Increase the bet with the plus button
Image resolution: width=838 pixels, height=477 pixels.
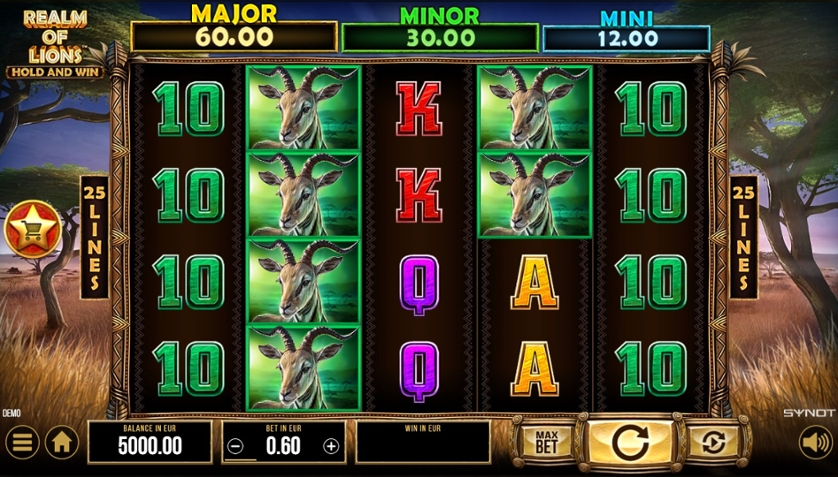[x=332, y=447]
